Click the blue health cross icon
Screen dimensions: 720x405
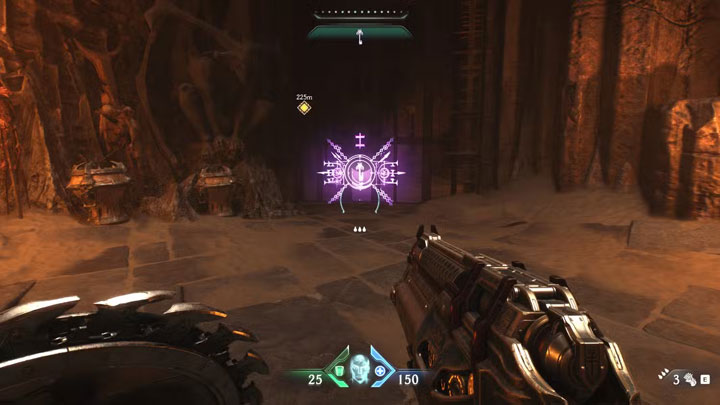tap(380, 373)
